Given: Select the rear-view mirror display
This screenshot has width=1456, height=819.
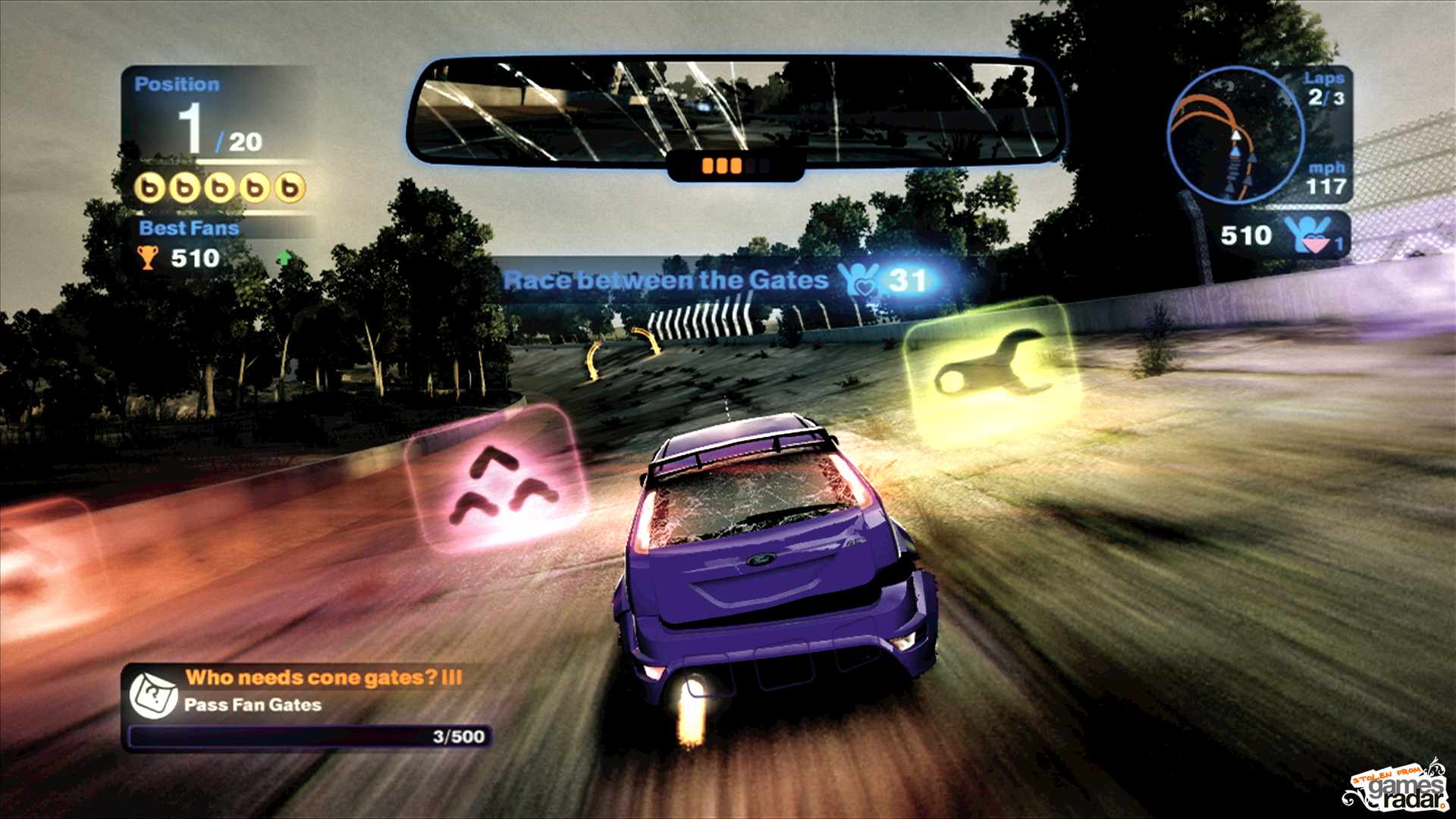Looking at the screenshot, I should (x=734, y=110).
